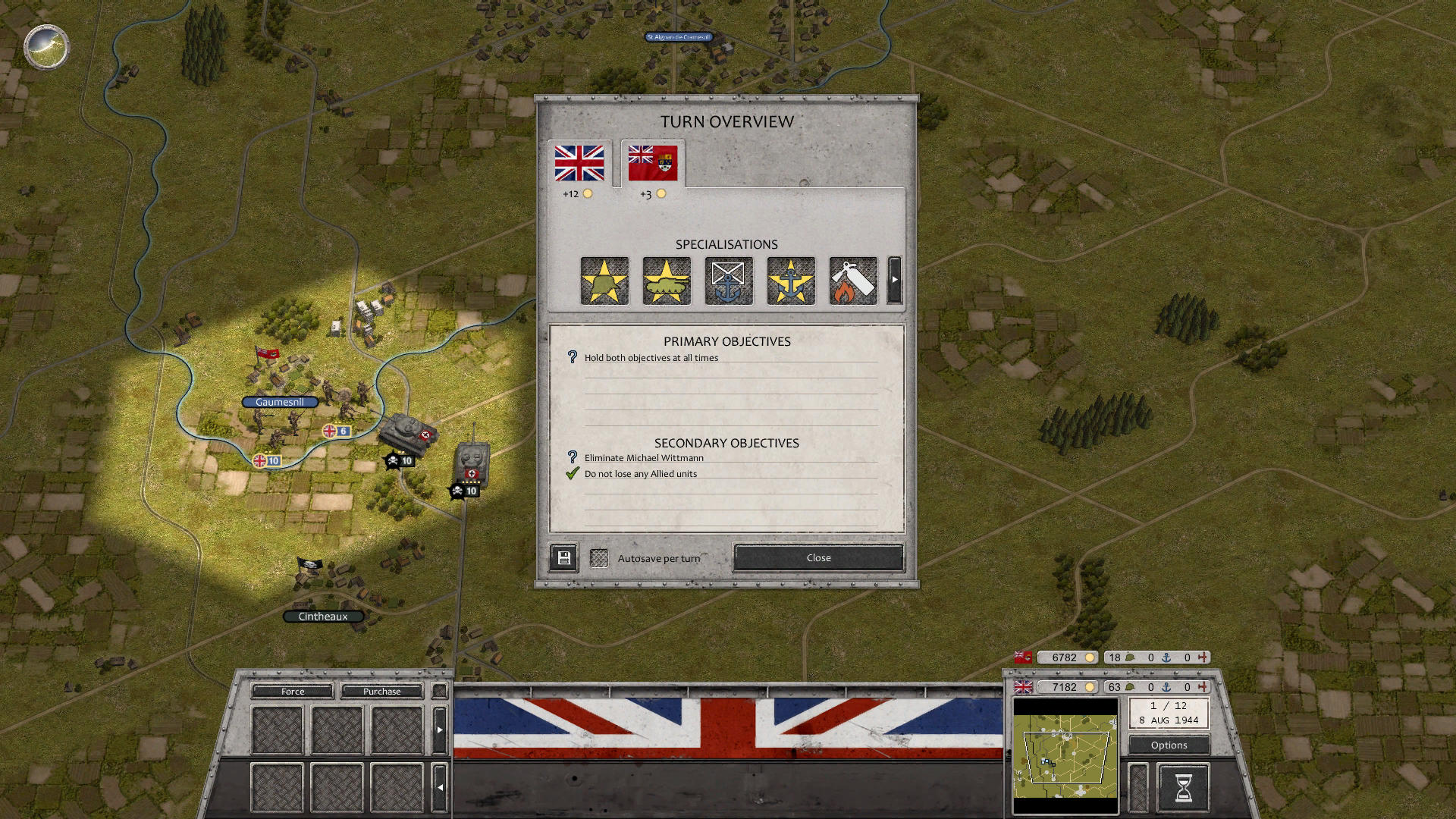Close the Turn Overview dialog
1456x819 pixels.
point(818,557)
